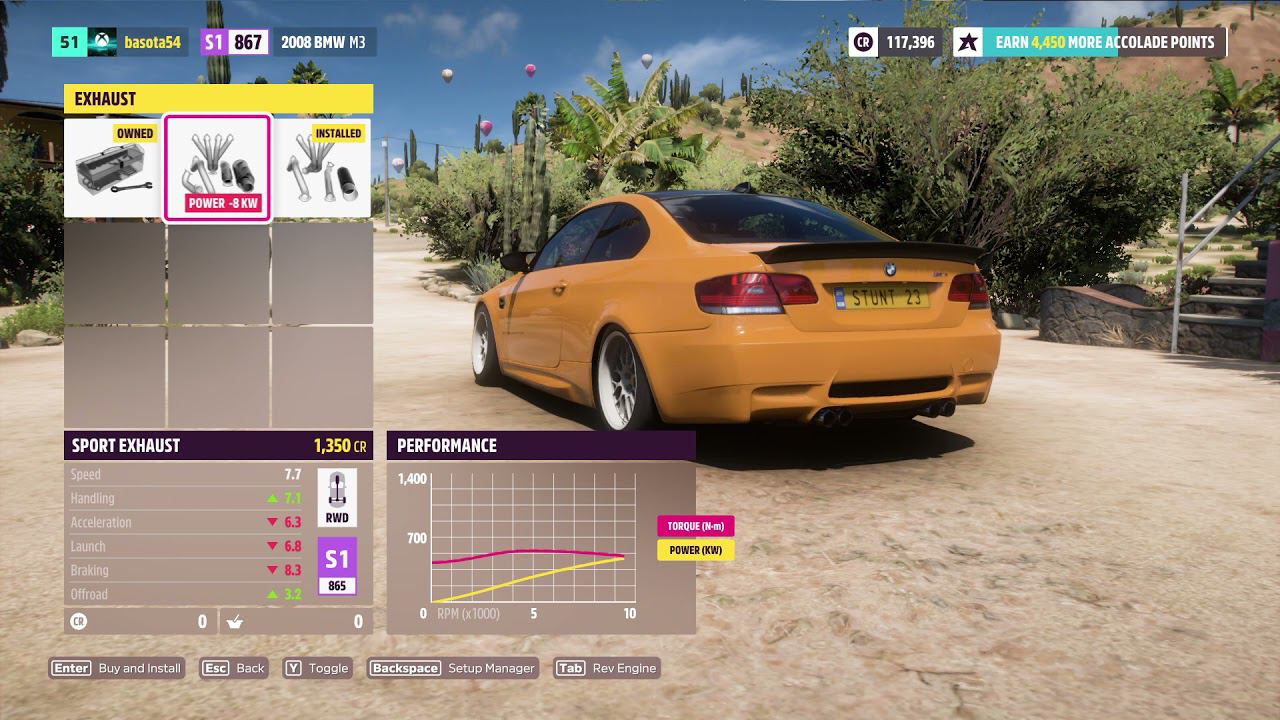The width and height of the screenshot is (1280, 720).
Task: Select the owned stock exhaust tile
Action: click(114, 168)
